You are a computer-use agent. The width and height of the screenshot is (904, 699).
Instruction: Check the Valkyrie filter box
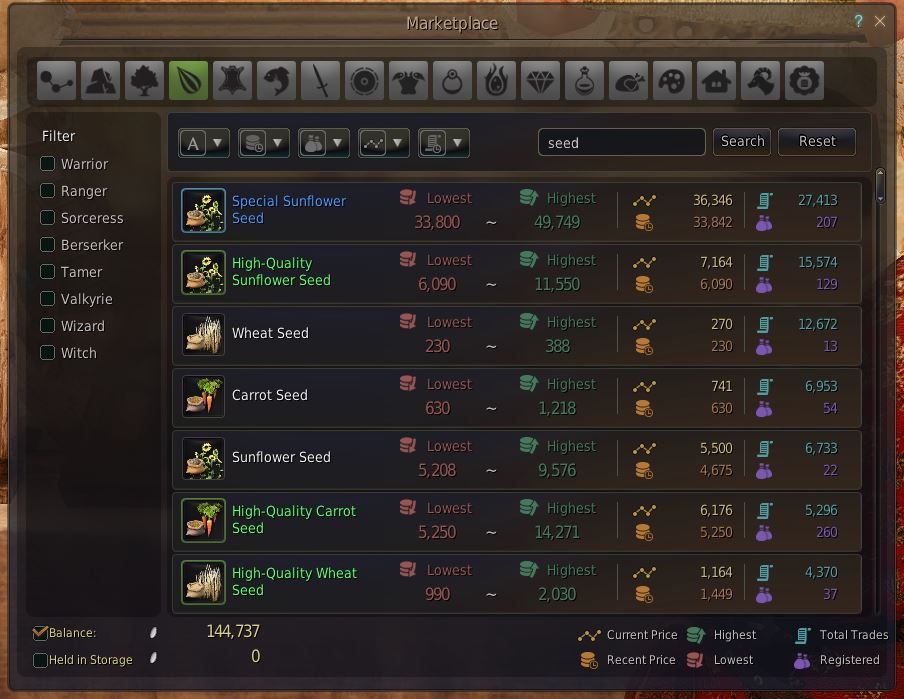pyautogui.click(x=48, y=298)
